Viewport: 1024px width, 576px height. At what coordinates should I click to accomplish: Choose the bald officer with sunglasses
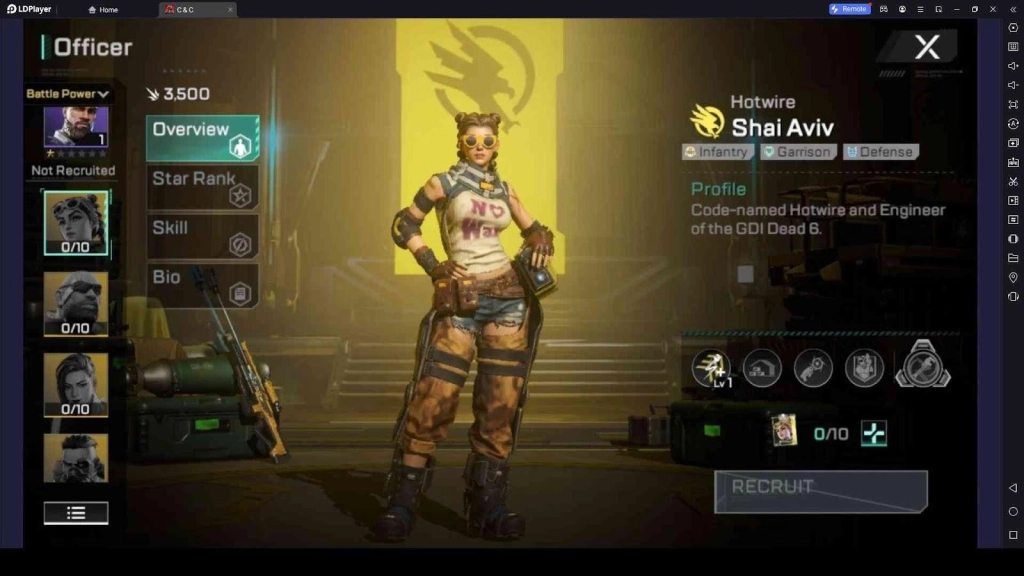(x=76, y=302)
